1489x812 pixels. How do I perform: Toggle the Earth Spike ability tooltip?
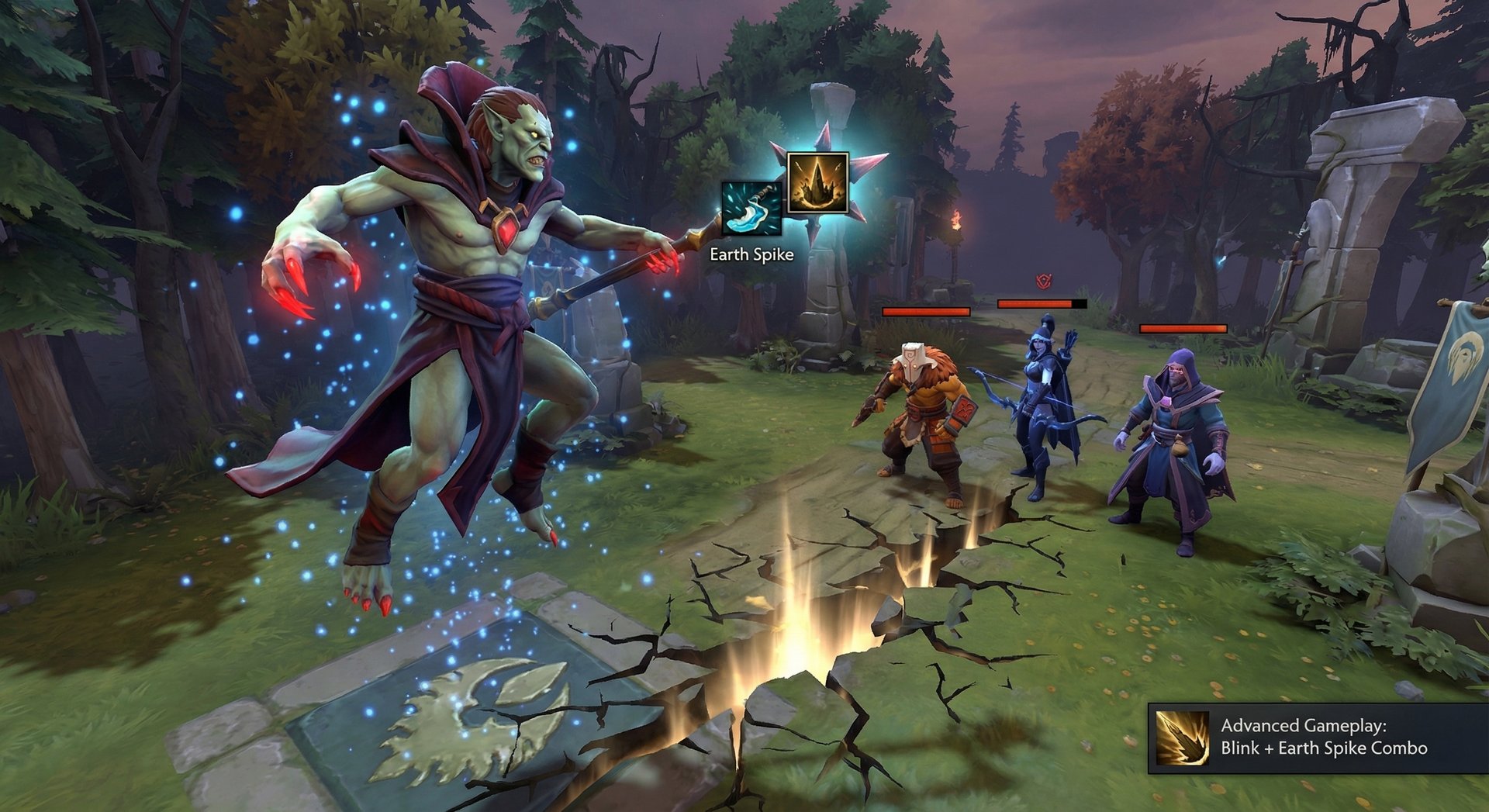751,254
